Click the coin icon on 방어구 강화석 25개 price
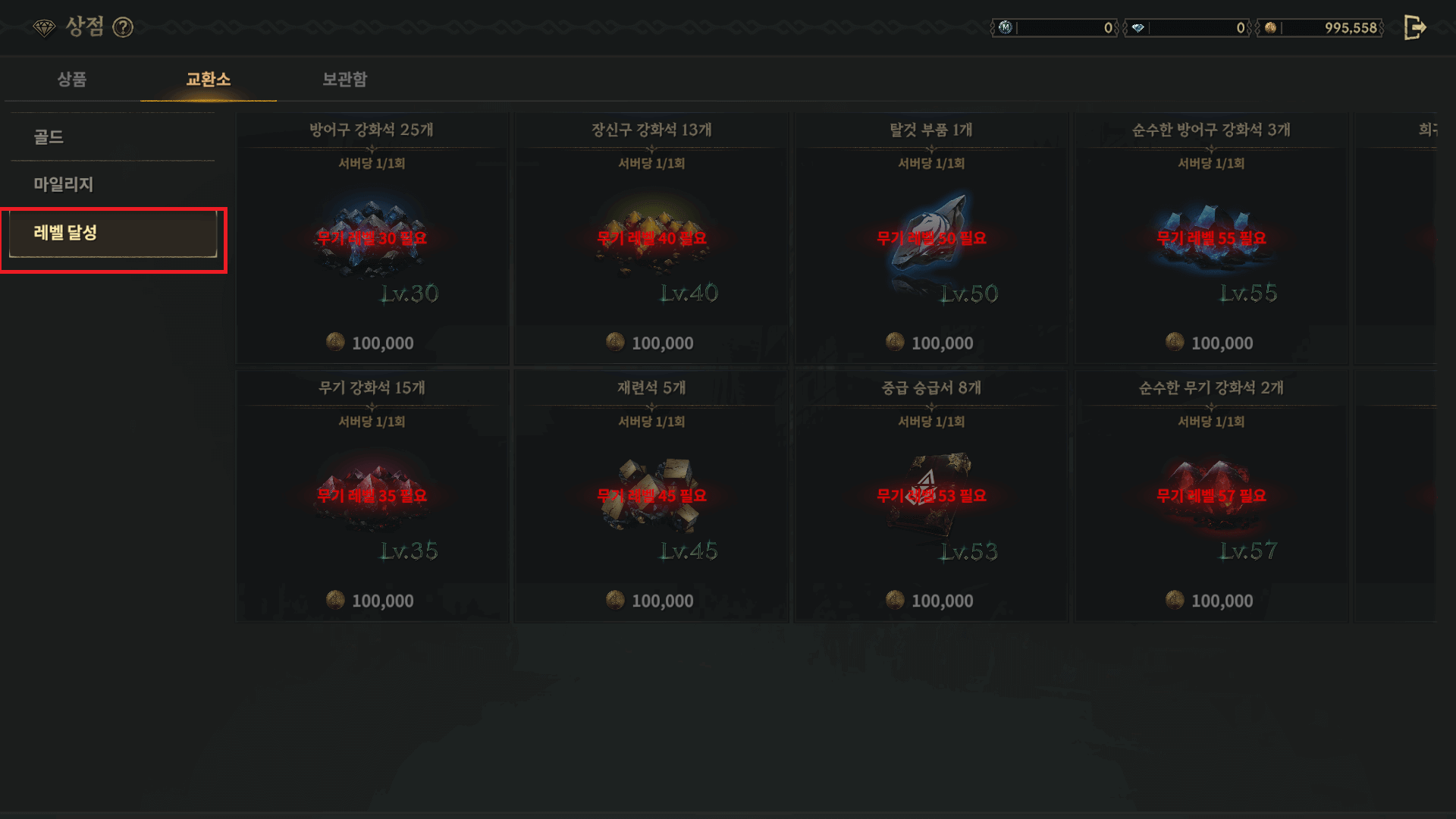The image size is (1456, 819). pyautogui.click(x=334, y=343)
